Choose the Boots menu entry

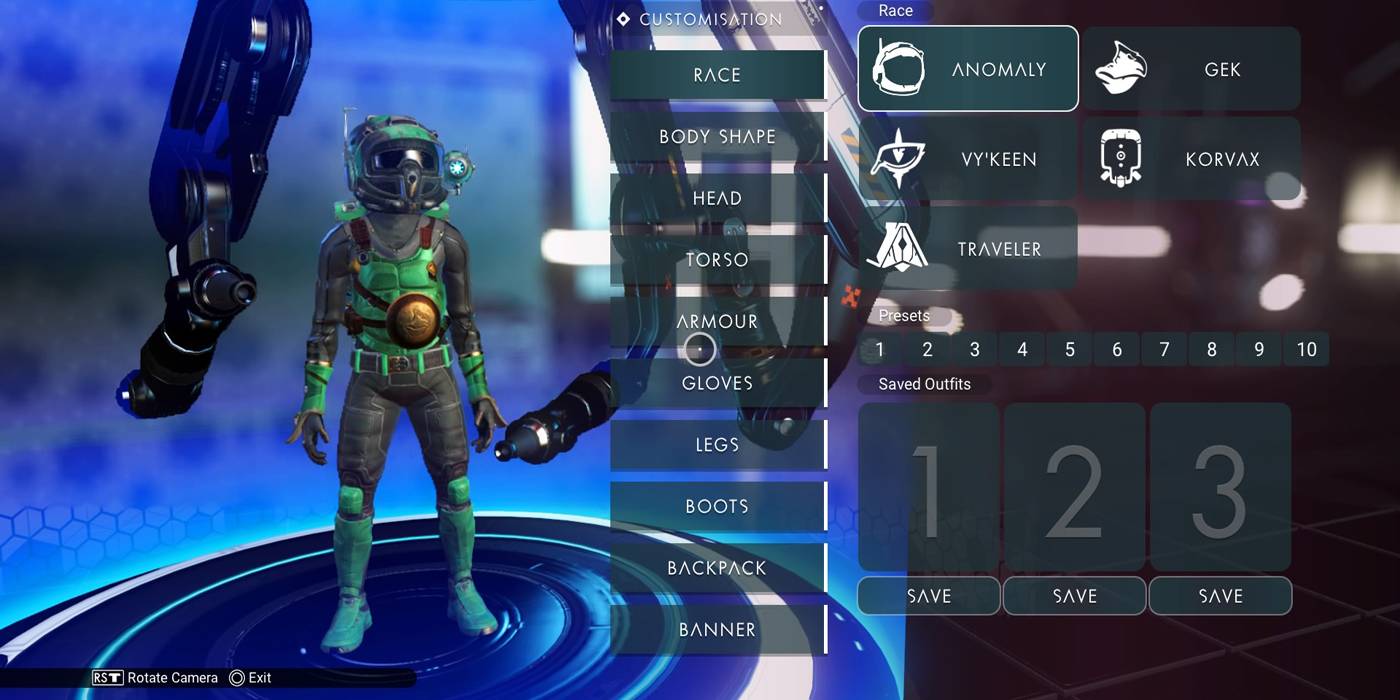[x=717, y=506]
